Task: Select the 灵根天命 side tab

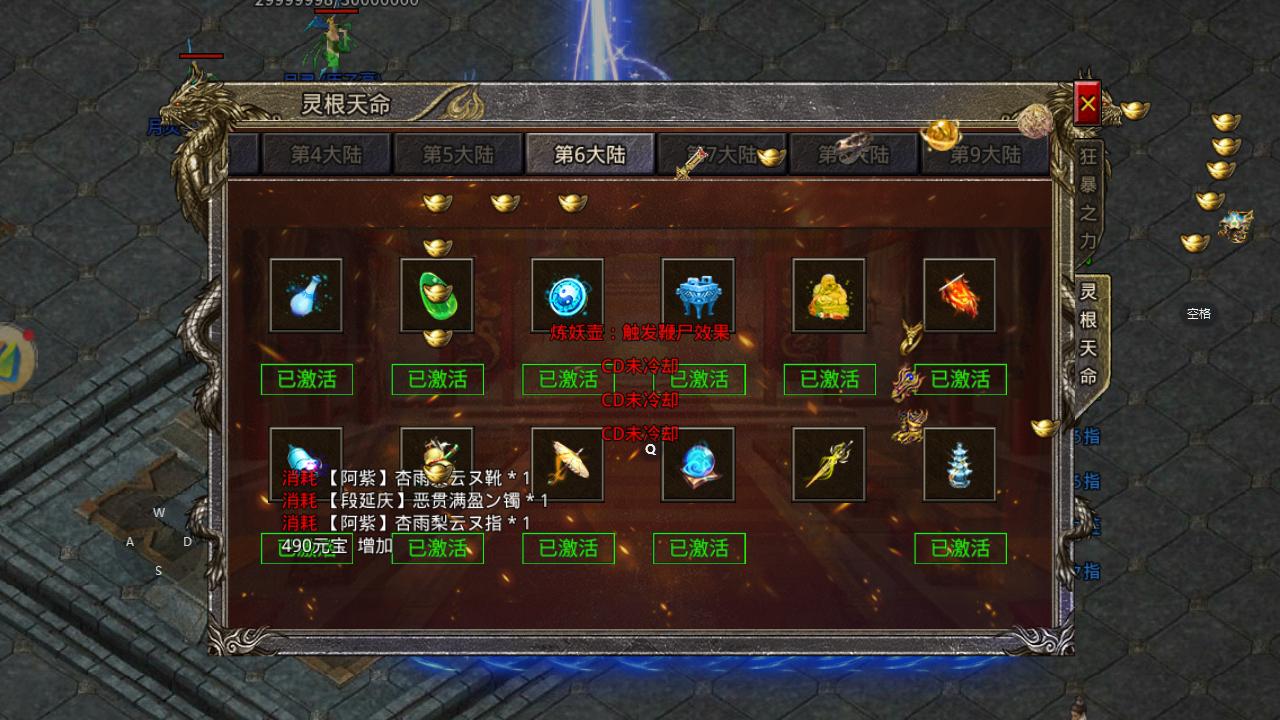Action: tap(1088, 334)
